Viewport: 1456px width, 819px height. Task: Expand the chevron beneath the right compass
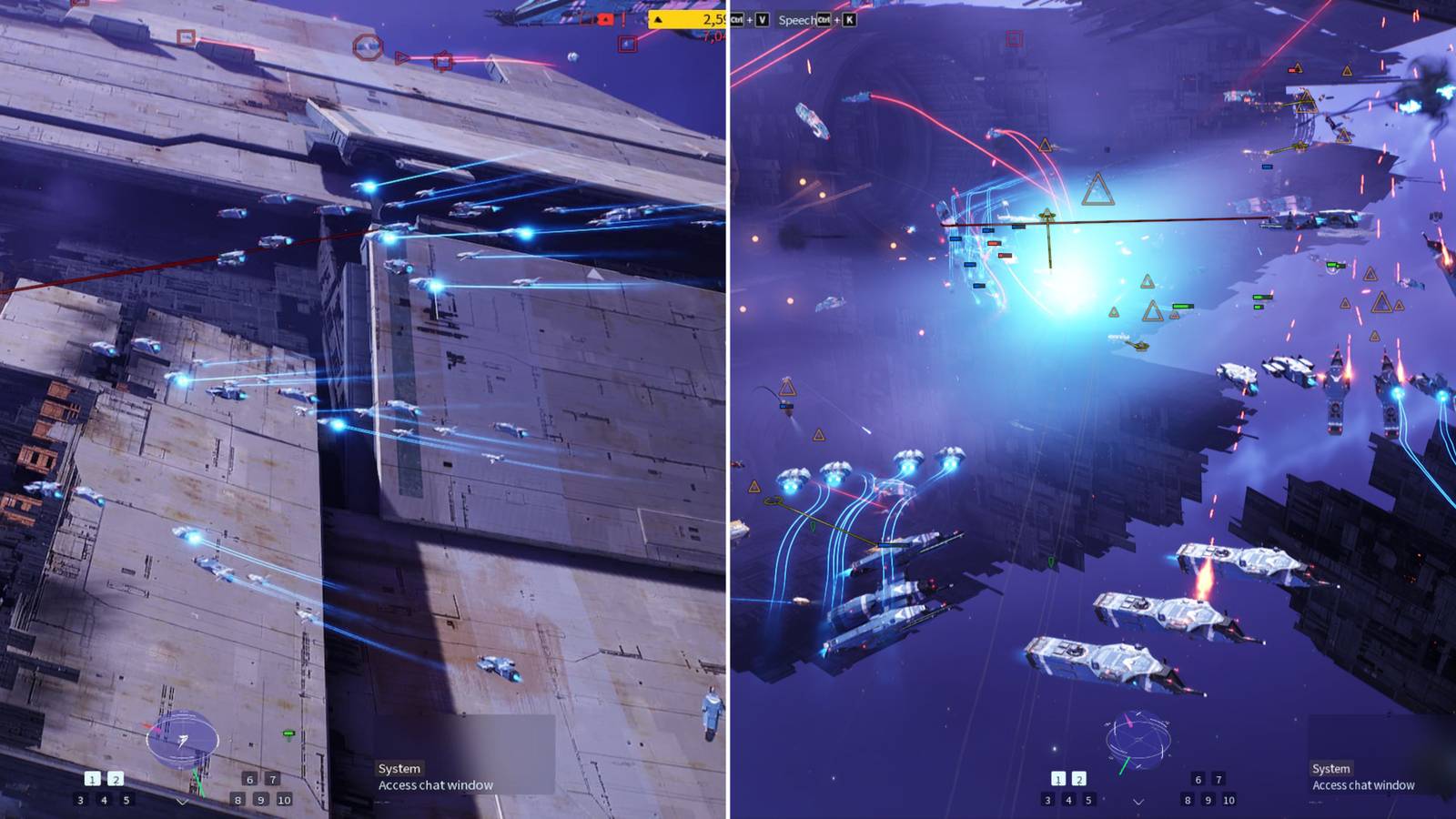coord(1138,802)
